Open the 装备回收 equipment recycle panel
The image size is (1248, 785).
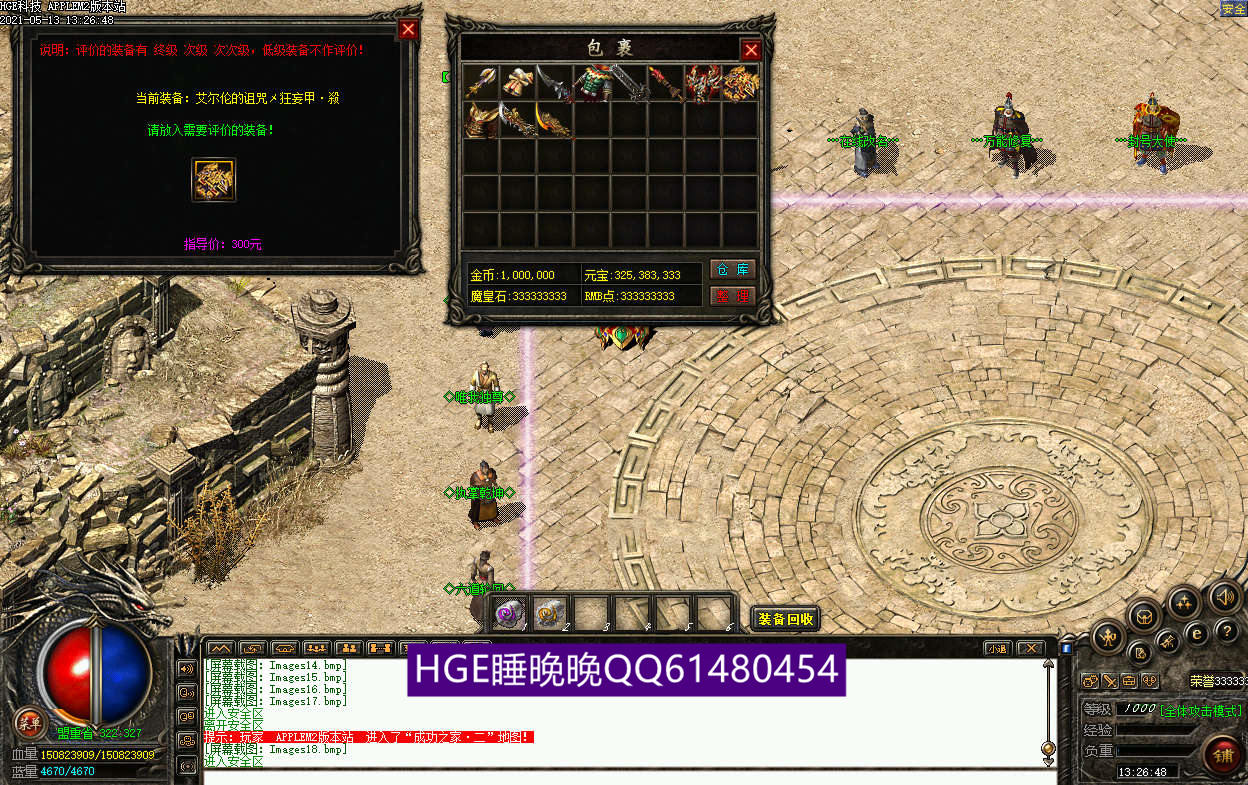(785, 619)
